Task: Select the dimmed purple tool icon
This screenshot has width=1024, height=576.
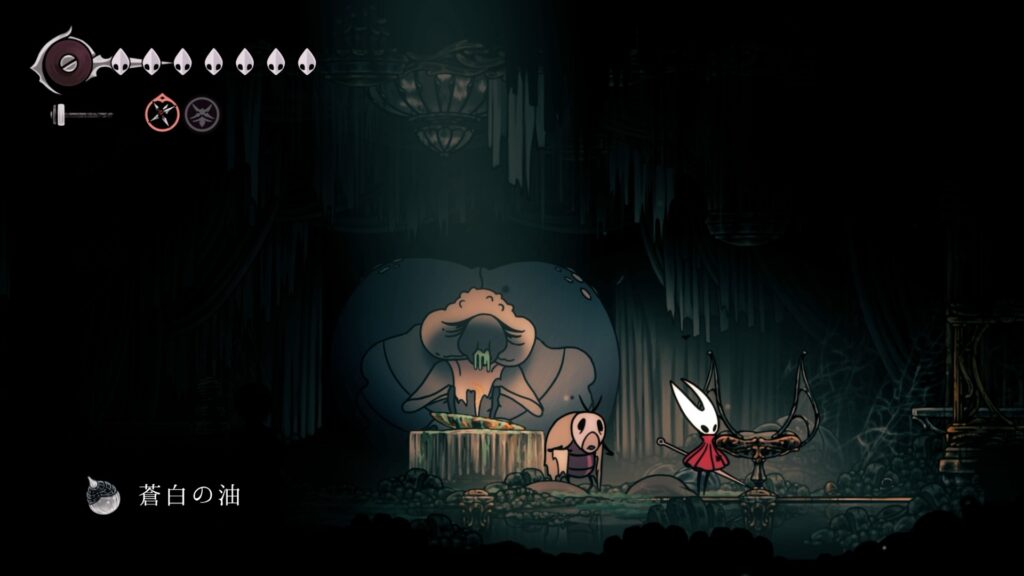Action: pos(202,114)
